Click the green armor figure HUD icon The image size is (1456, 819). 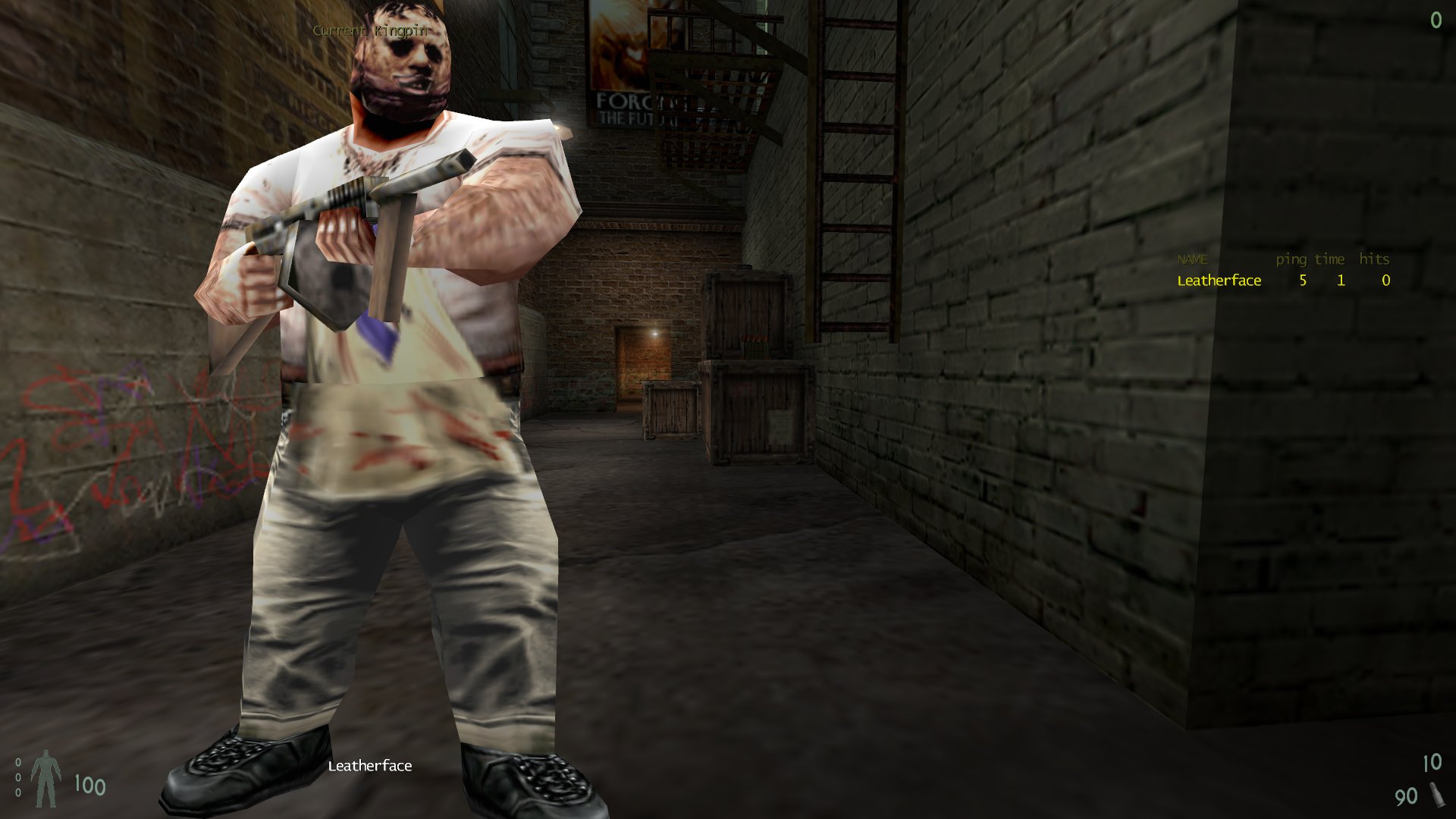[x=47, y=777]
